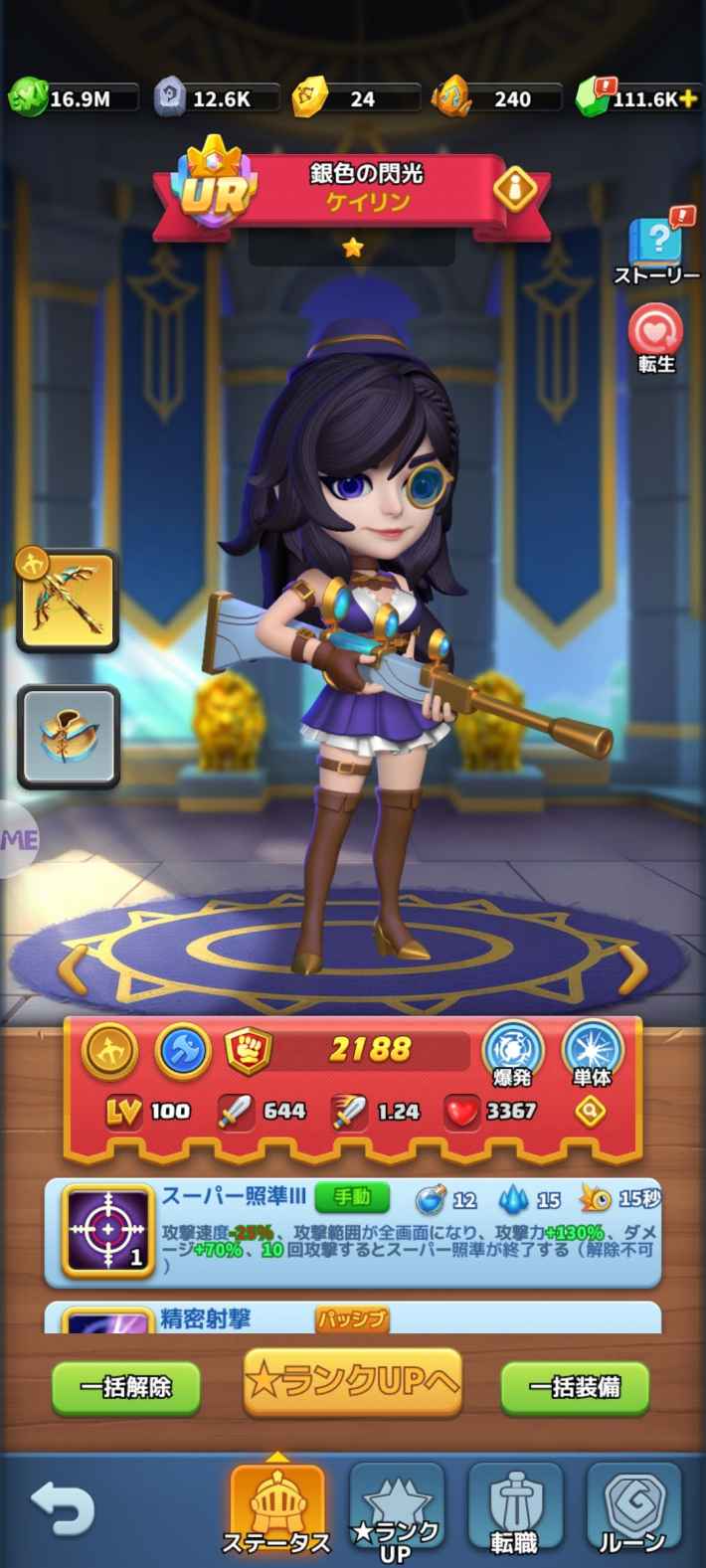Show previous hero with left arrow
This screenshot has height=1568, width=706.
(x=72, y=967)
